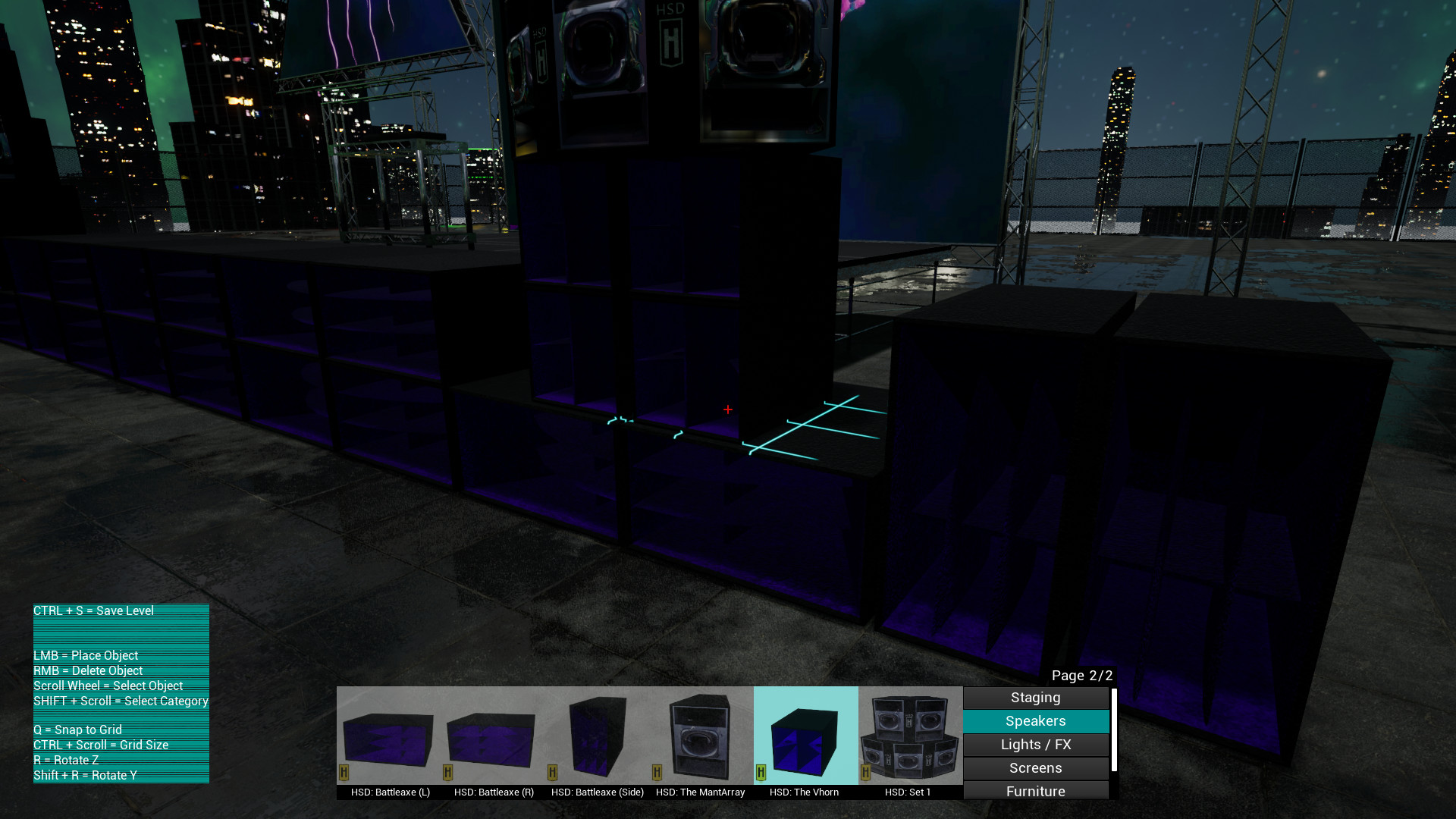The height and width of the screenshot is (819, 1456).
Task: Open the Lights / FX category
Action: tap(1035, 744)
